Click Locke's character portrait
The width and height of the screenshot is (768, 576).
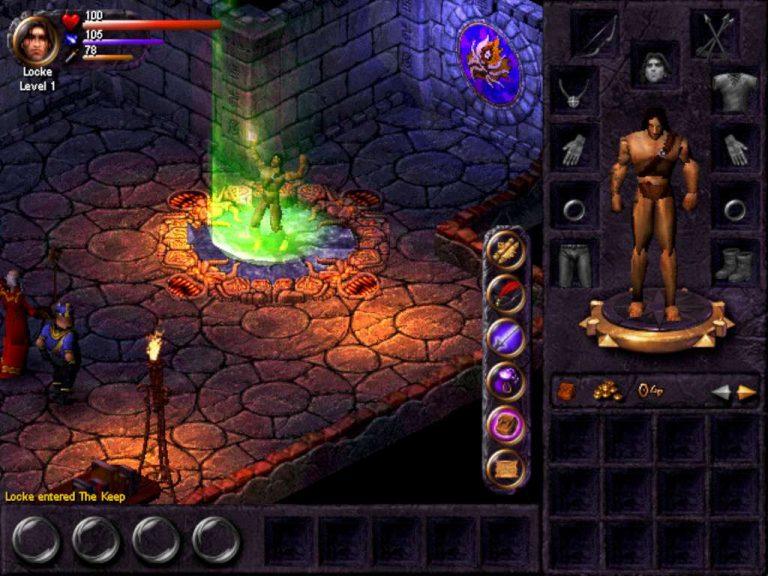pyautogui.click(x=35, y=40)
